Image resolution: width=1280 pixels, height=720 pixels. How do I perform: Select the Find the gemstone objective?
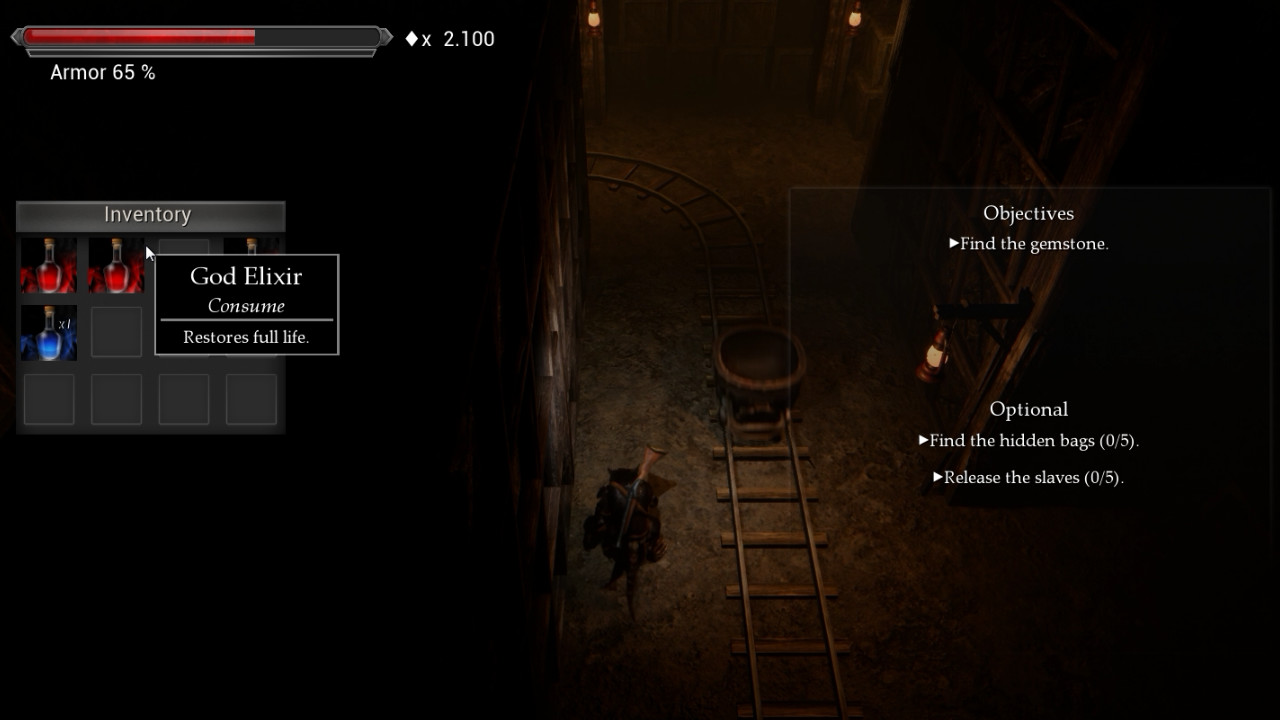(1033, 244)
